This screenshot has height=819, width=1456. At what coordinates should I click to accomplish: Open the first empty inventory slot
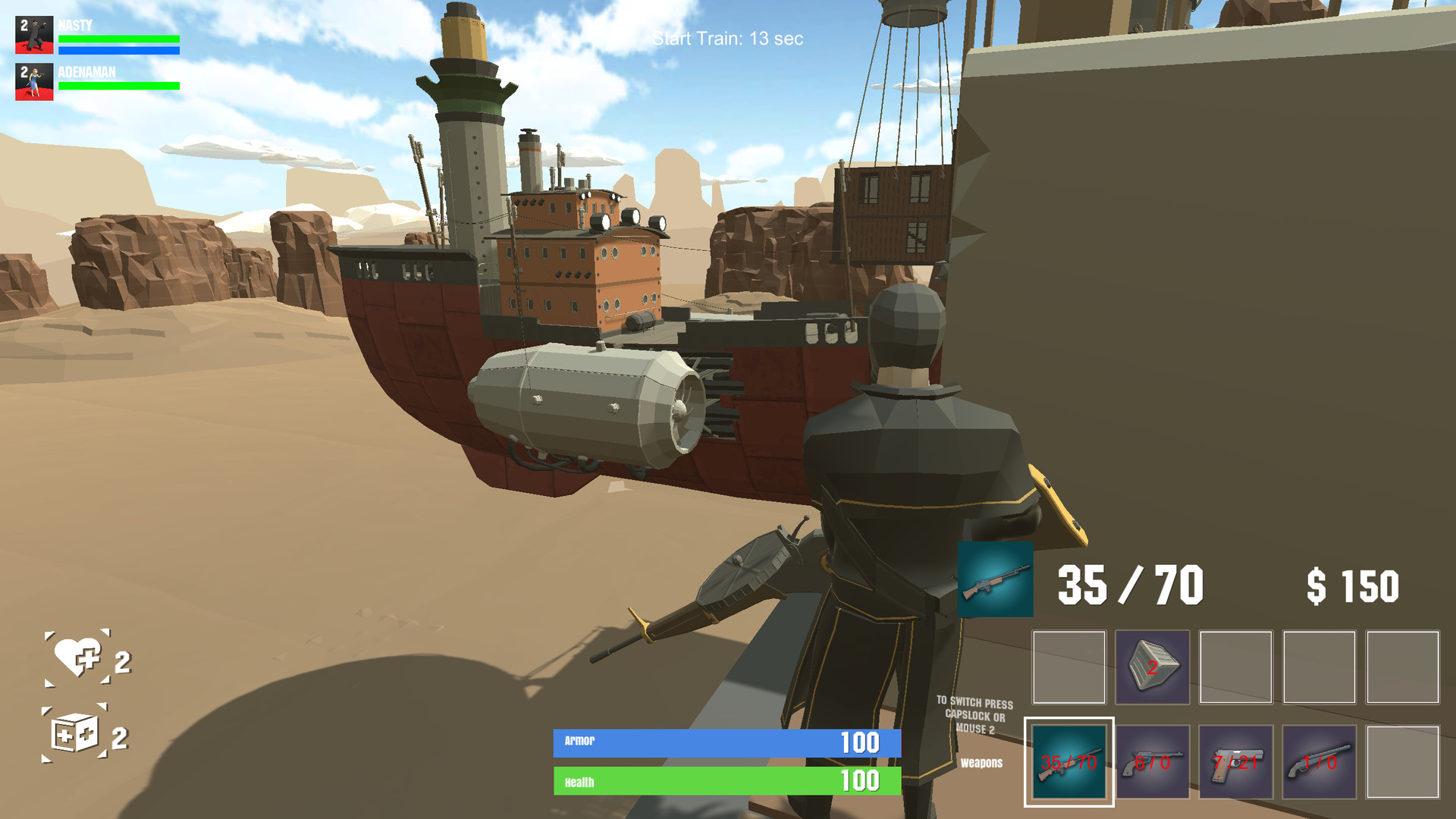click(1068, 667)
